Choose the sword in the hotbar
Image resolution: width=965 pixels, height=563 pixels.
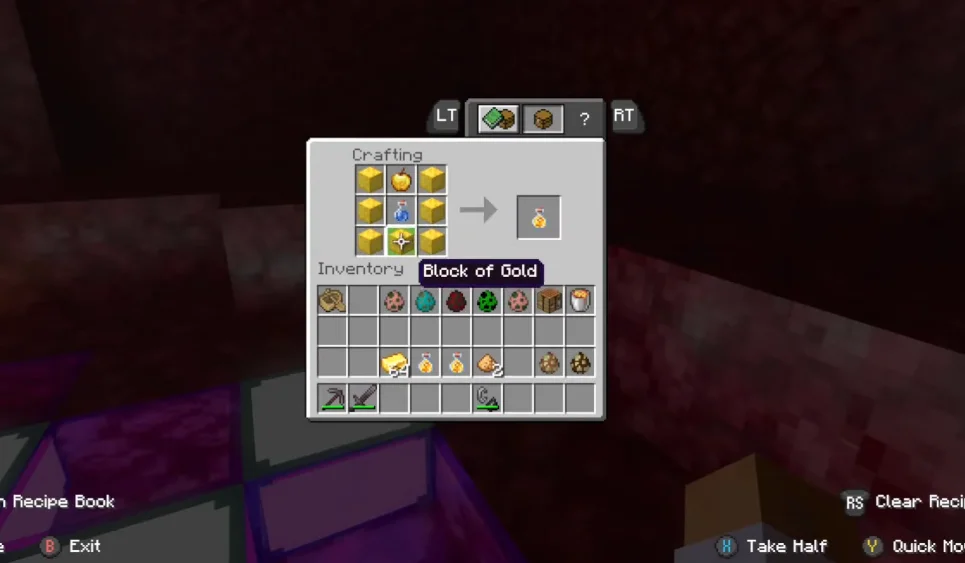coord(363,399)
